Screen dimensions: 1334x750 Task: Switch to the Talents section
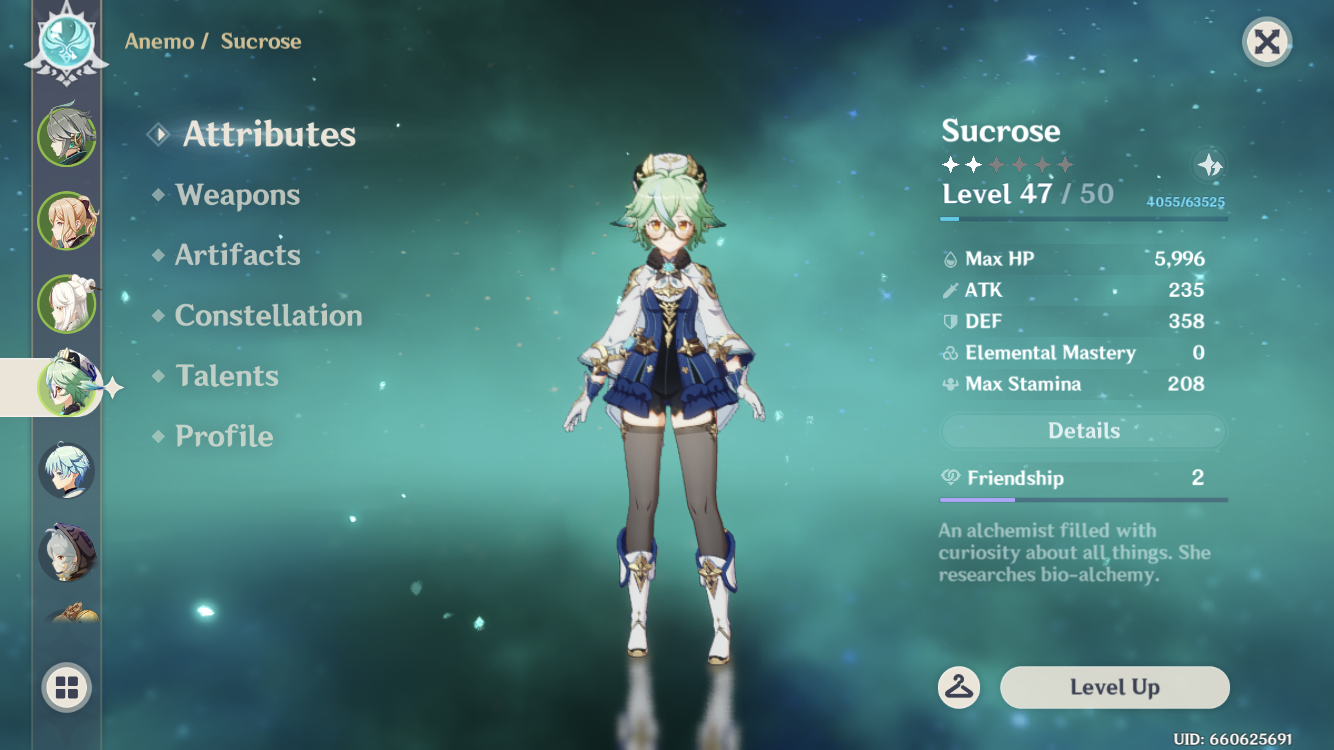(x=228, y=376)
